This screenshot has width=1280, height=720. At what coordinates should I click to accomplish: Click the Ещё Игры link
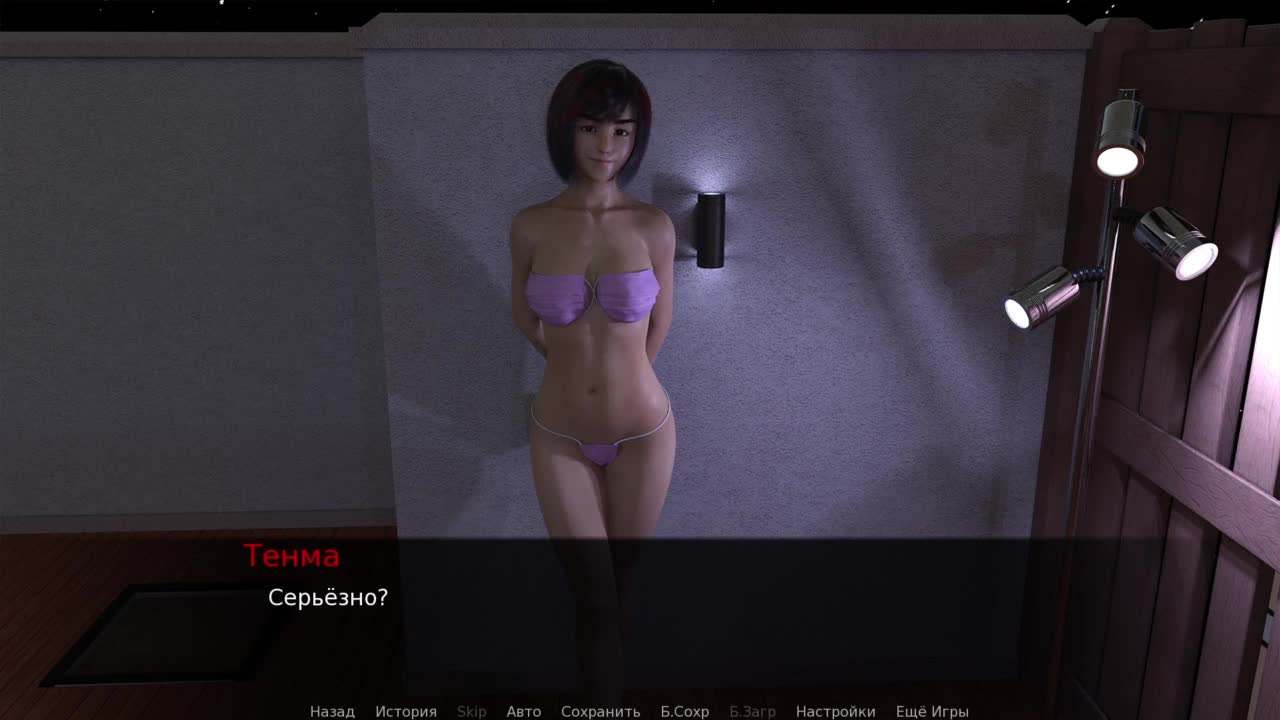(x=932, y=711)
